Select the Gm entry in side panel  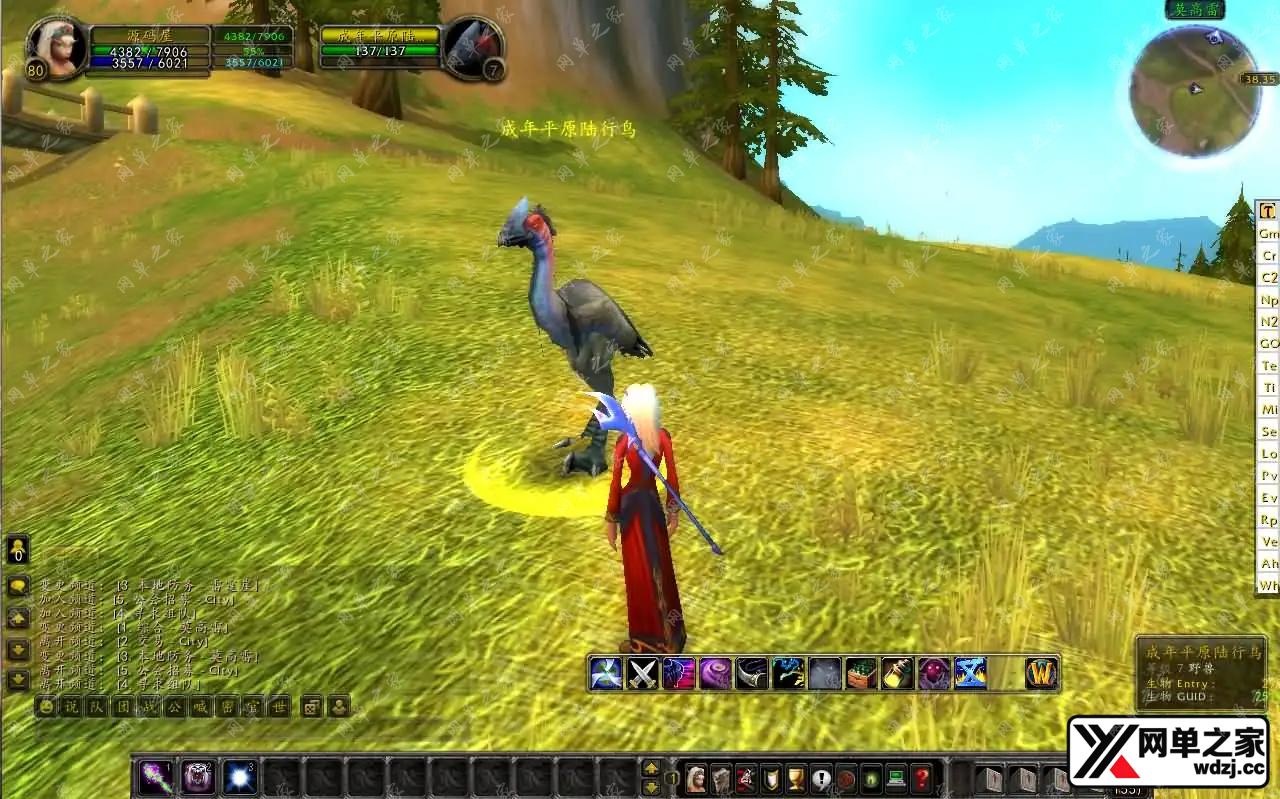[1268, 233]
